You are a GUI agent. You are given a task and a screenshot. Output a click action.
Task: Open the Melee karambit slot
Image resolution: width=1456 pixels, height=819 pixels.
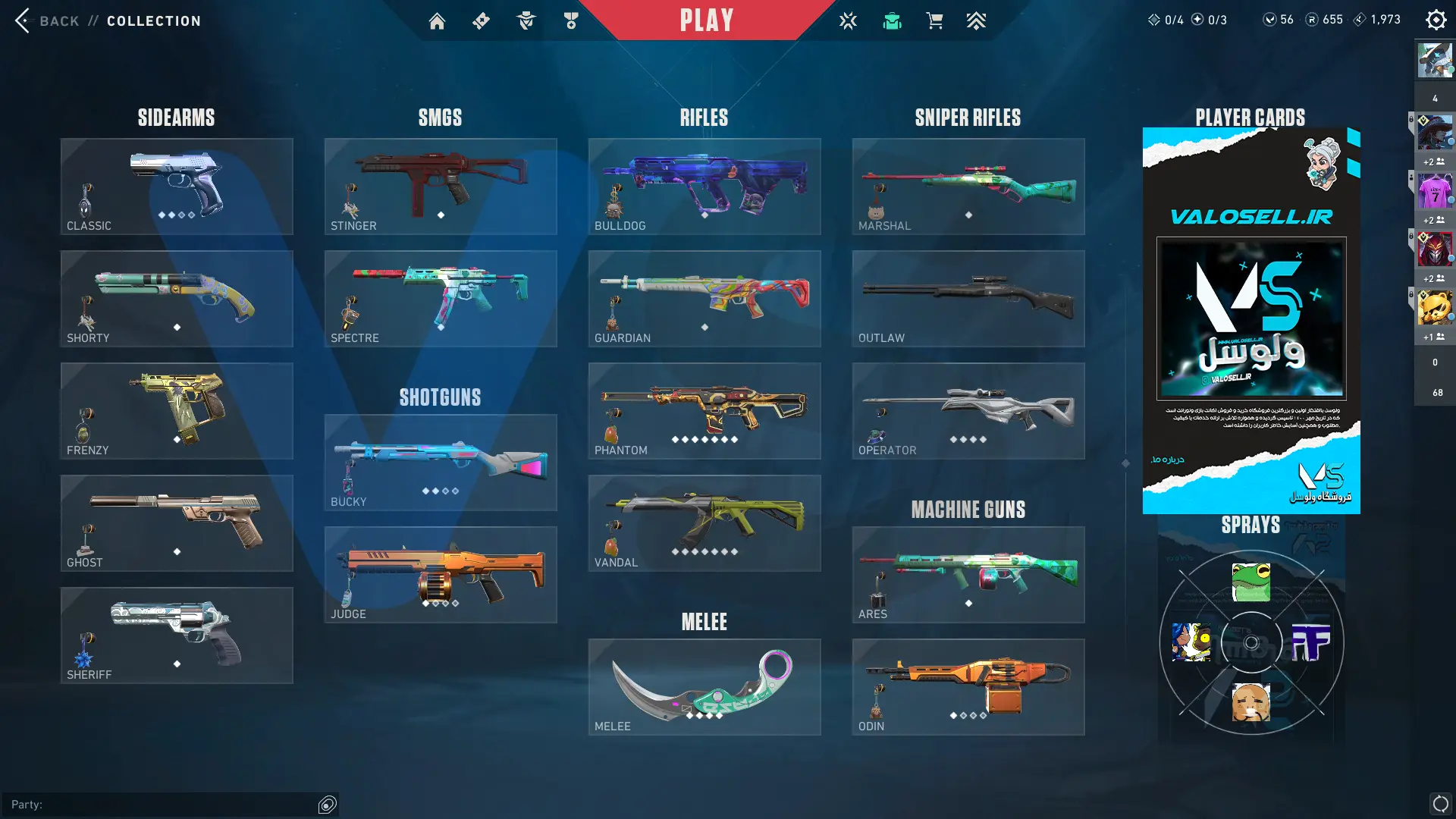tap(704, 687)
